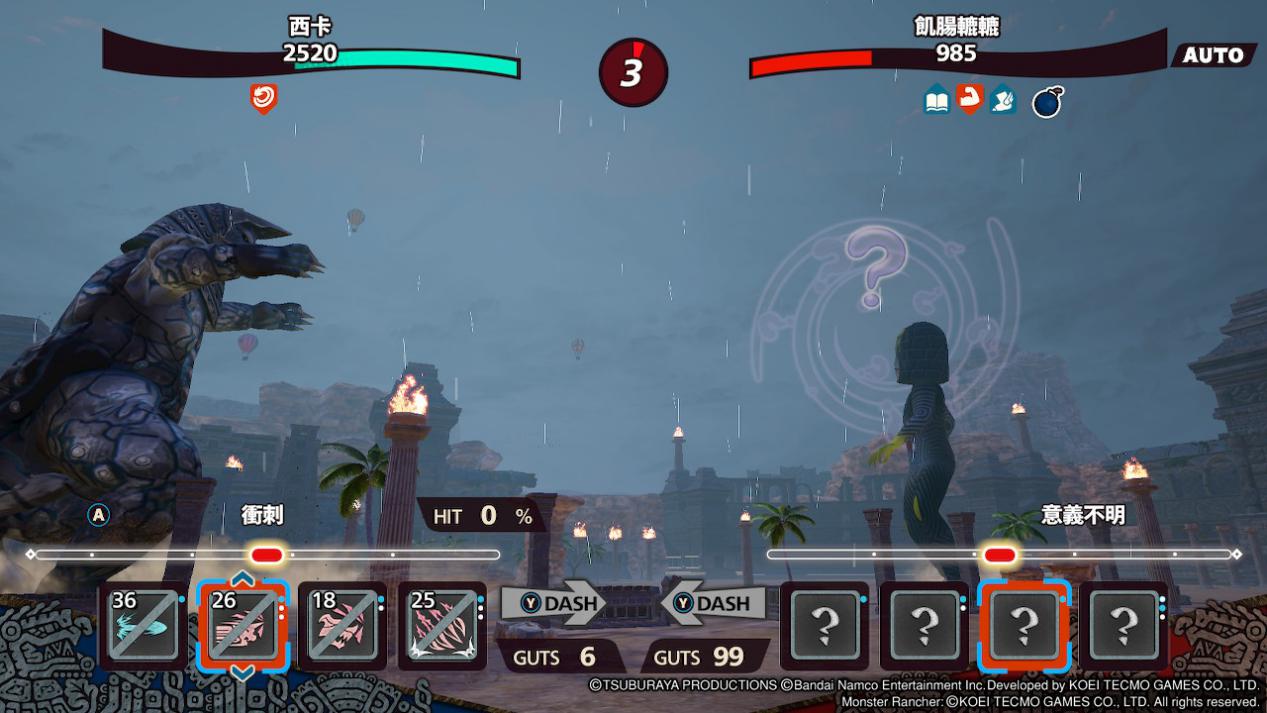This screenshot has width=1267, height=713.
Task: Activate the claw skill costing 25 guts
Action: (x=442, y=625)
